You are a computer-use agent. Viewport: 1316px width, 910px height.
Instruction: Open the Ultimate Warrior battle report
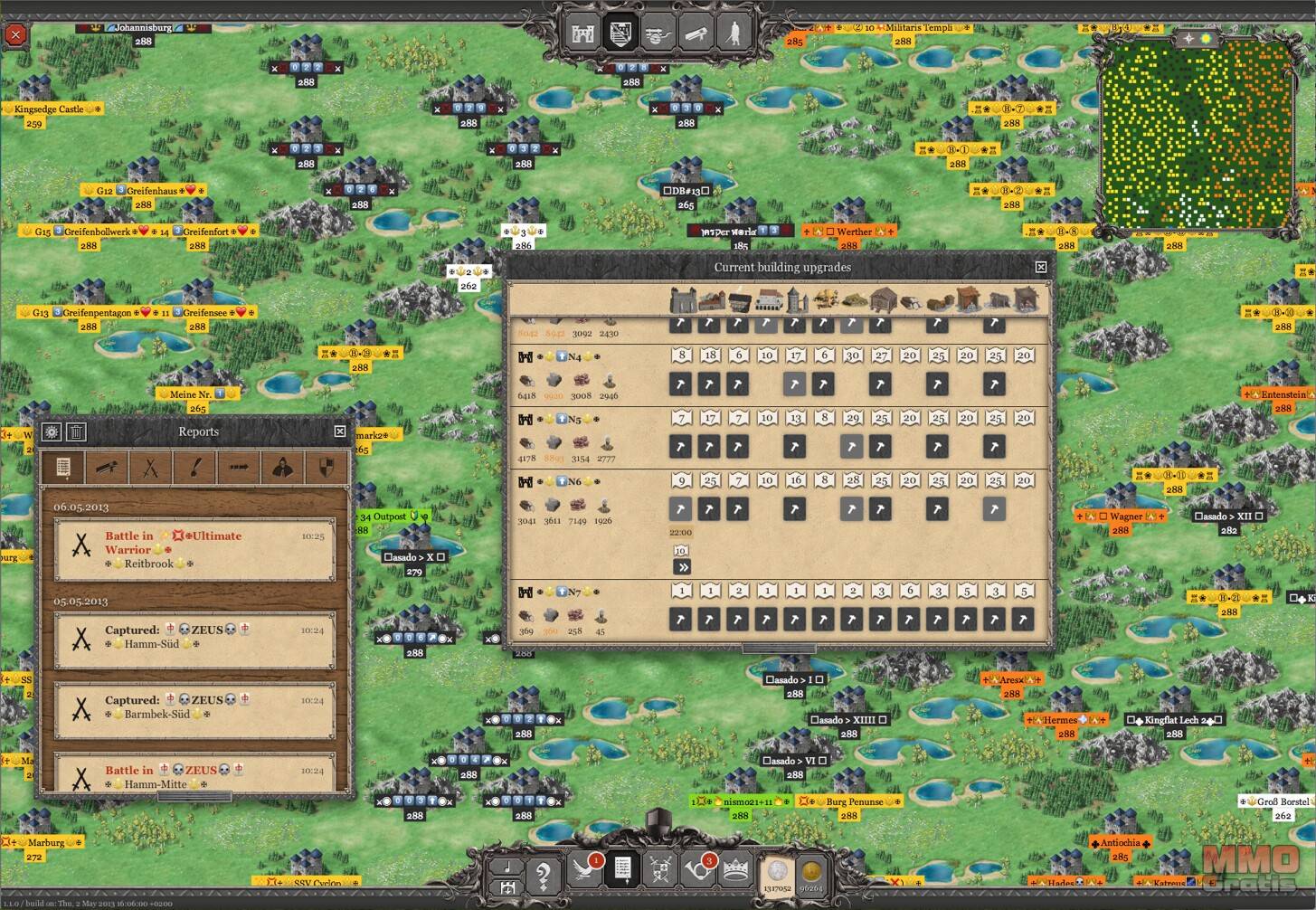pyautogui.click(x=194, y=549)
